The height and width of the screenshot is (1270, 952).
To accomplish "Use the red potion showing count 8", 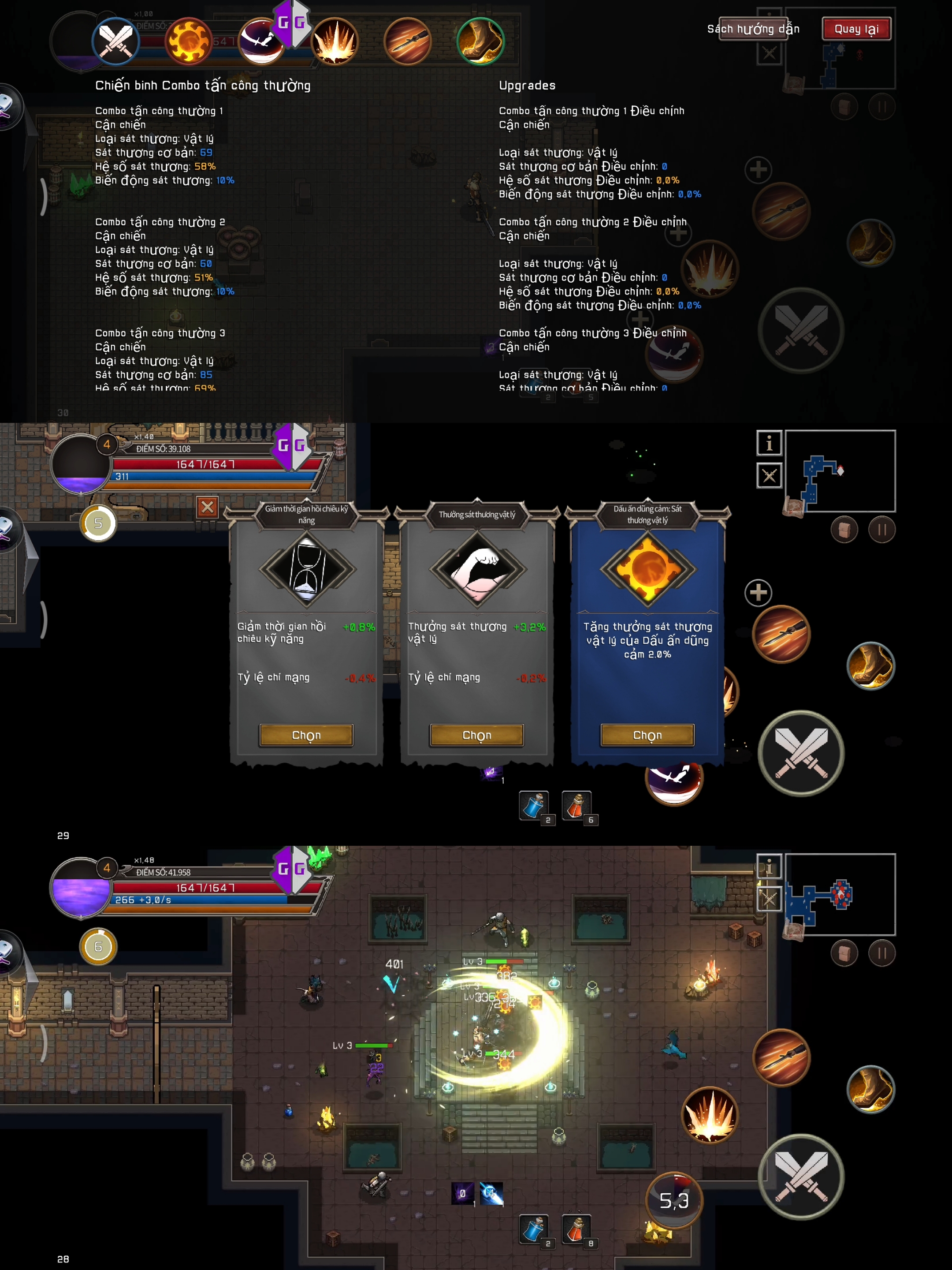I will point(576,1229).
